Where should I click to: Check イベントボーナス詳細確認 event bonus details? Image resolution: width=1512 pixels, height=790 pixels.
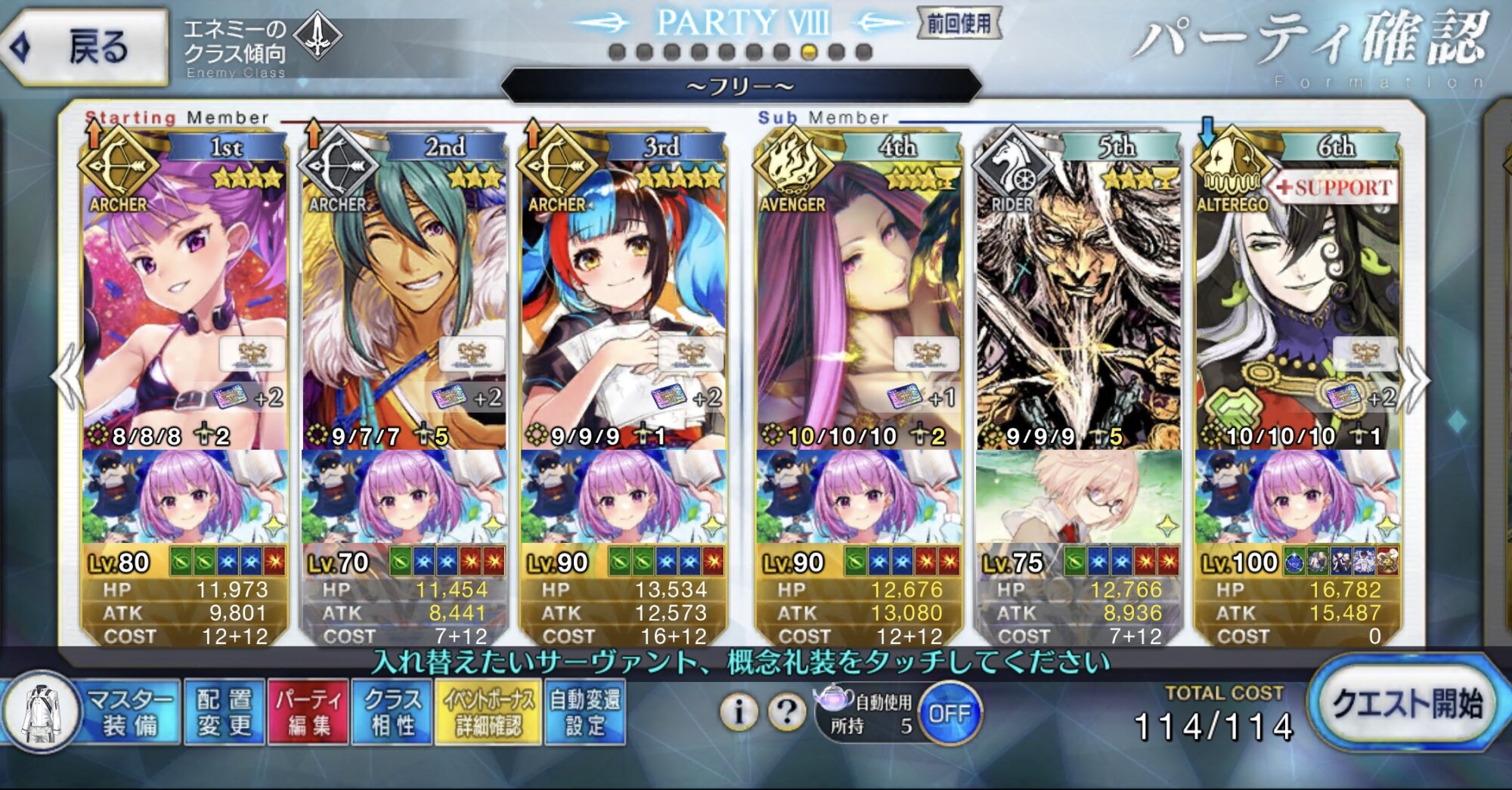pos(488,712)
